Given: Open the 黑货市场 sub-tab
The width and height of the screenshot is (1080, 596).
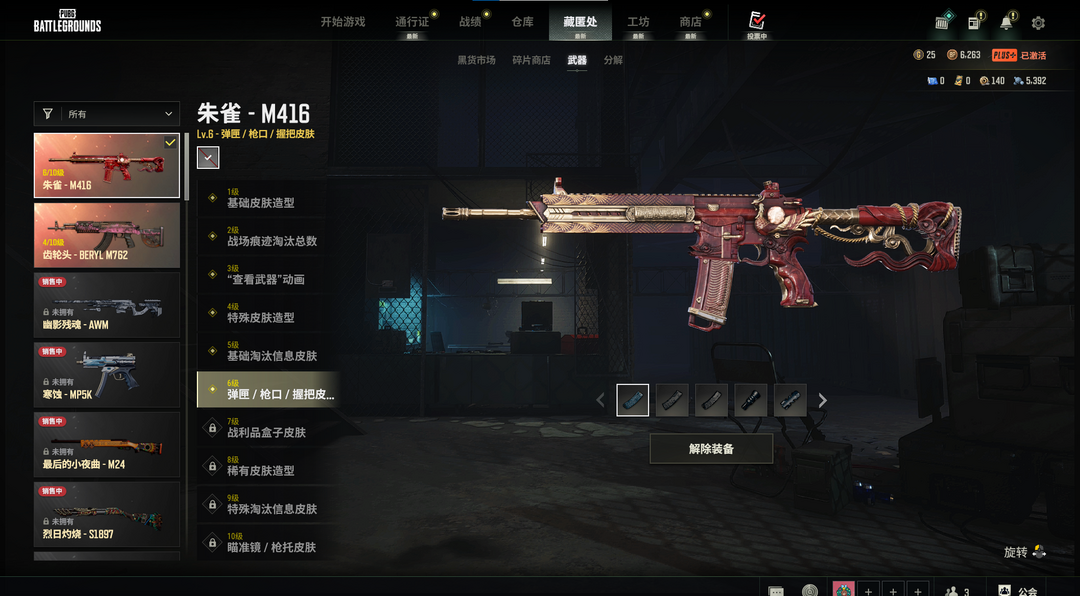Looking at the screenshot, I should click(476, 60).
